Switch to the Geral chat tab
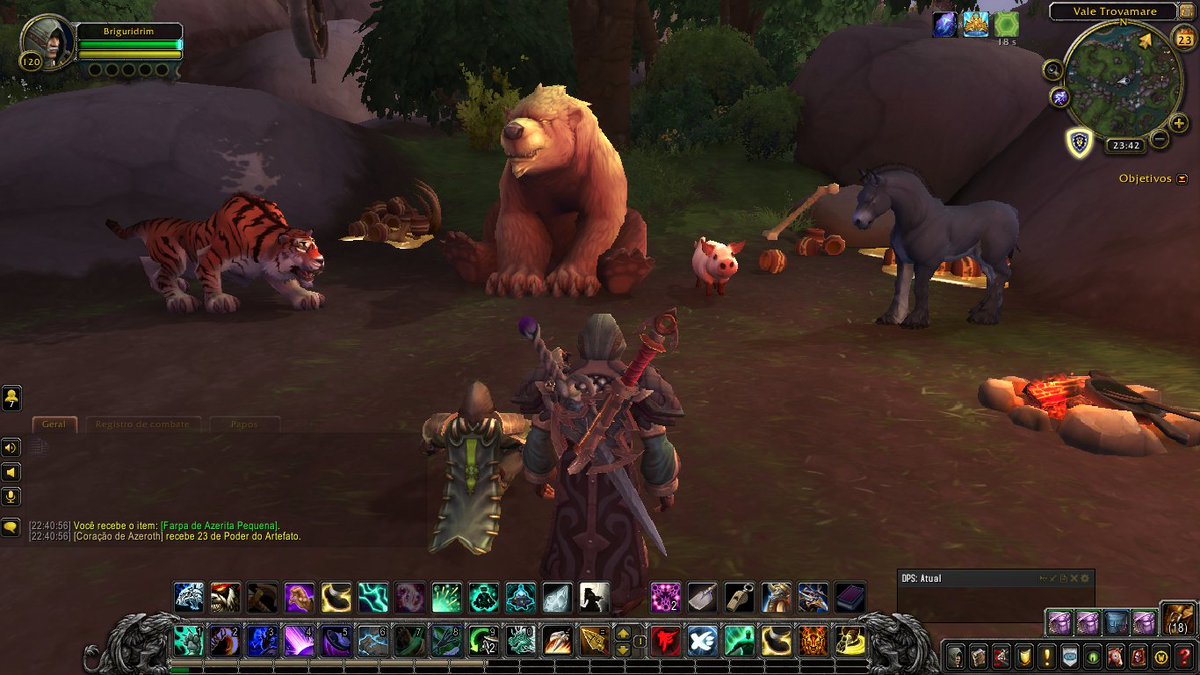This screenshot has width=1200, height=675. click(x=54, y=424)
